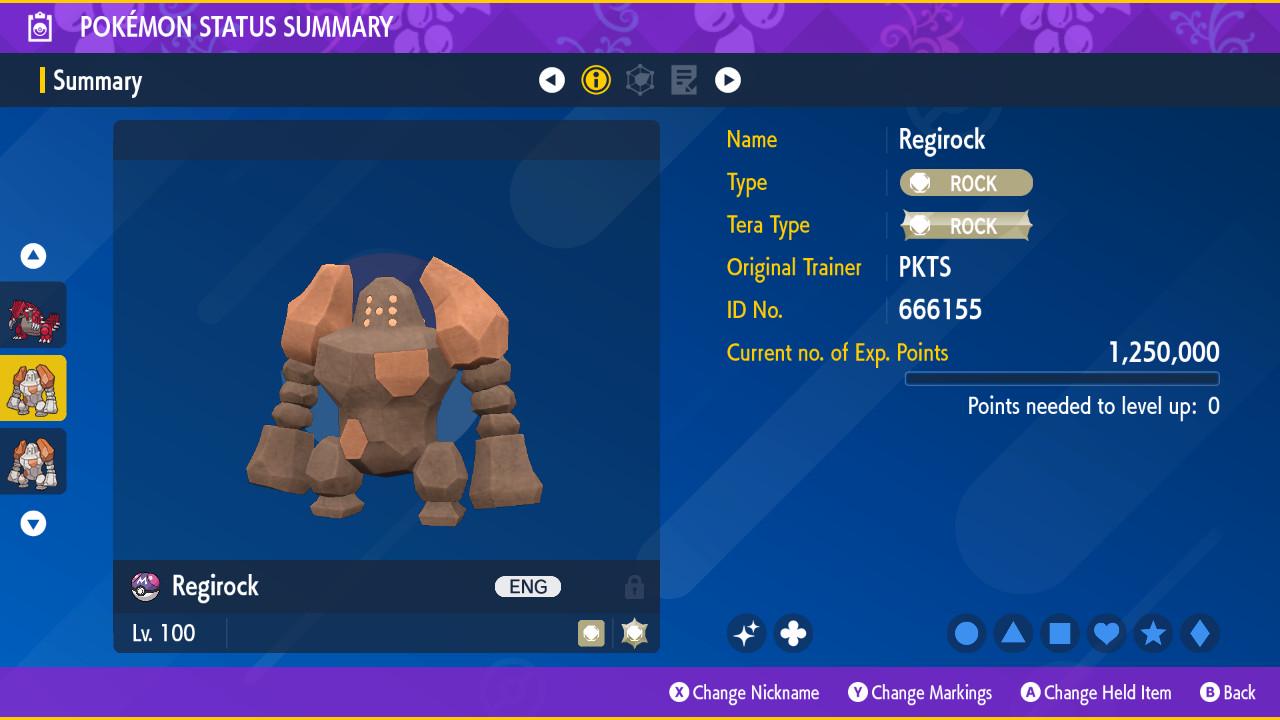
Task: Click the clover mark icon
Action: 793,633
